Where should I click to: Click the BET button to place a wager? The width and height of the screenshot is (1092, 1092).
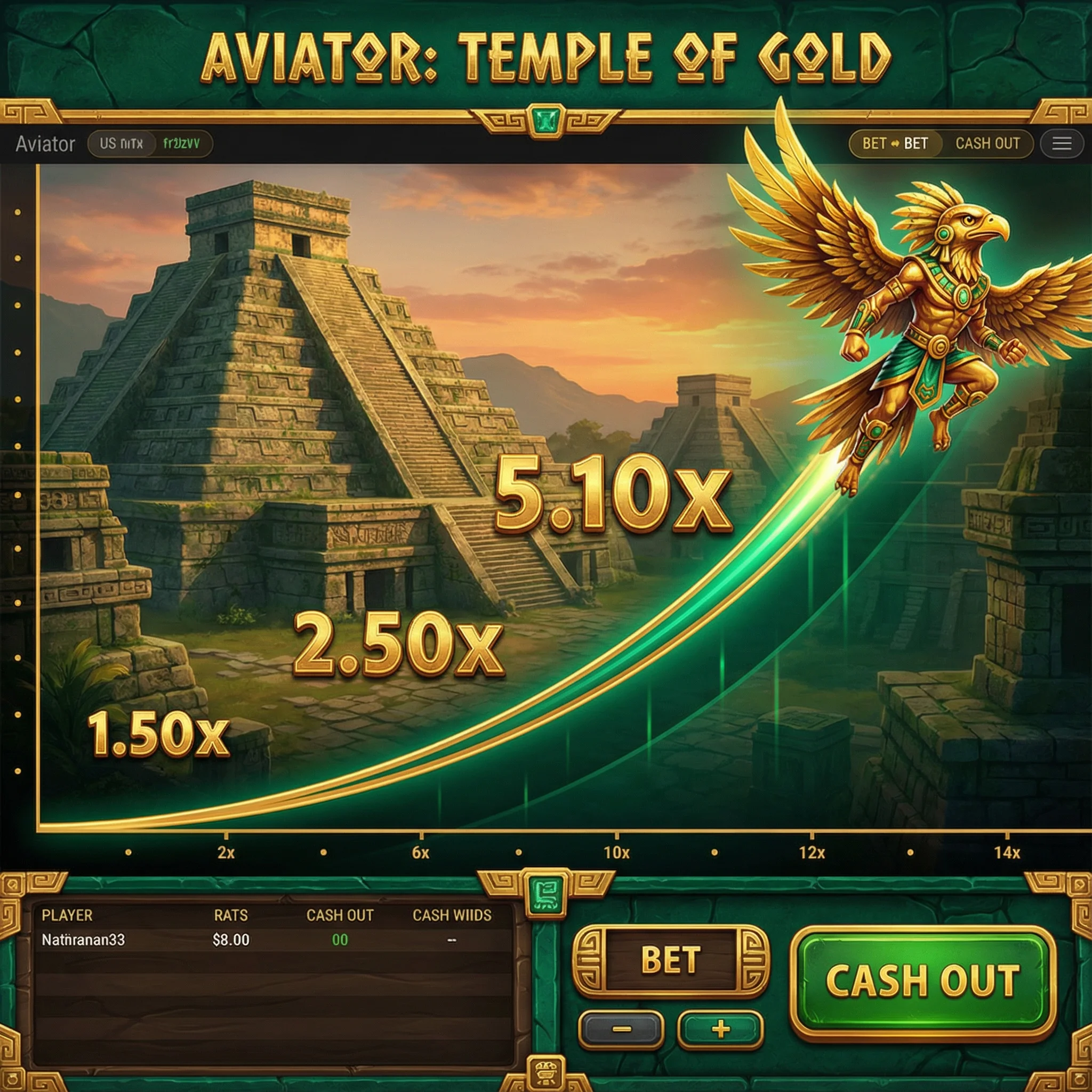click(672, 961)
